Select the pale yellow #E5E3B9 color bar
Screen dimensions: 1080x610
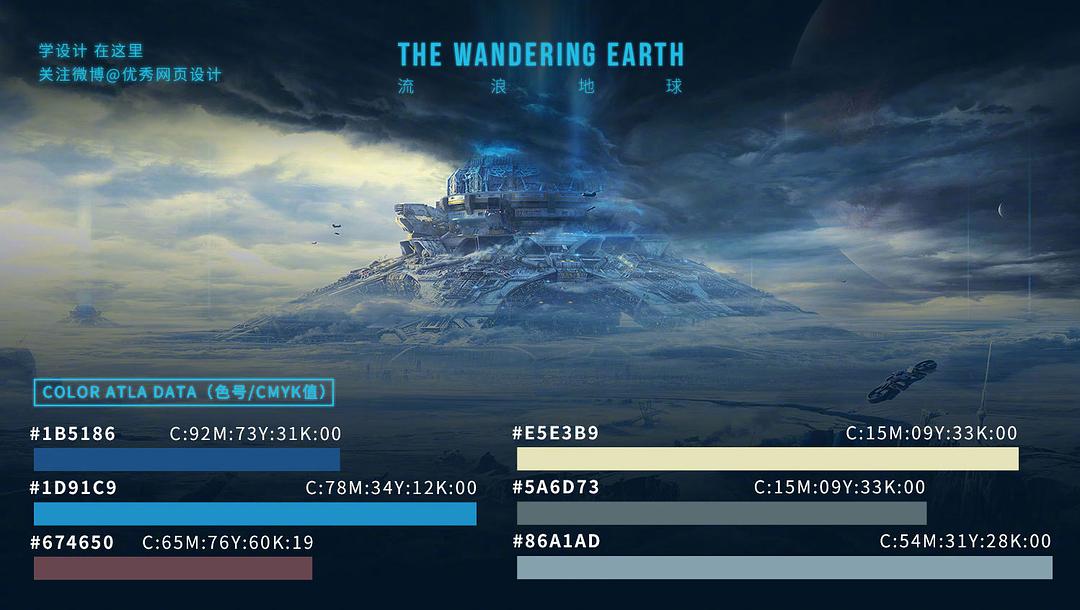[767, 459]
